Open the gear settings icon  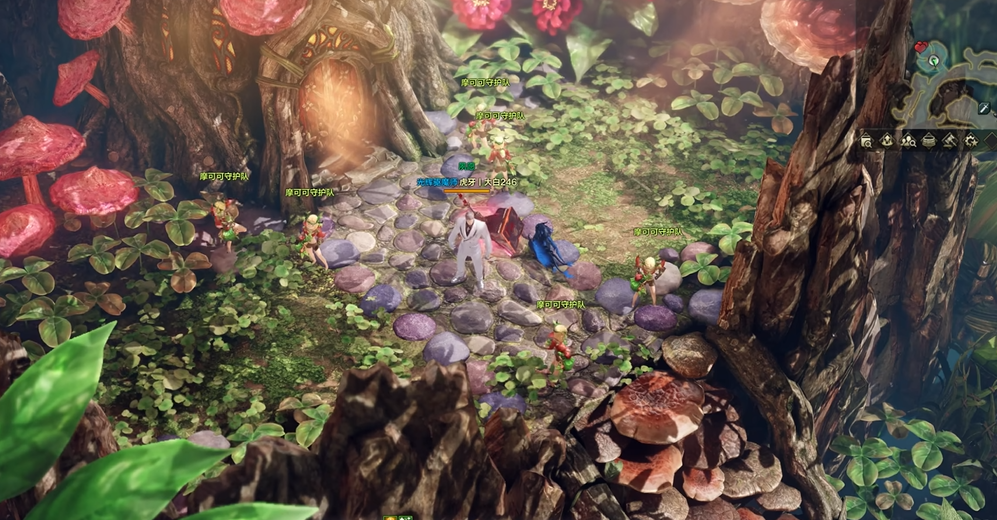[970, 141]
